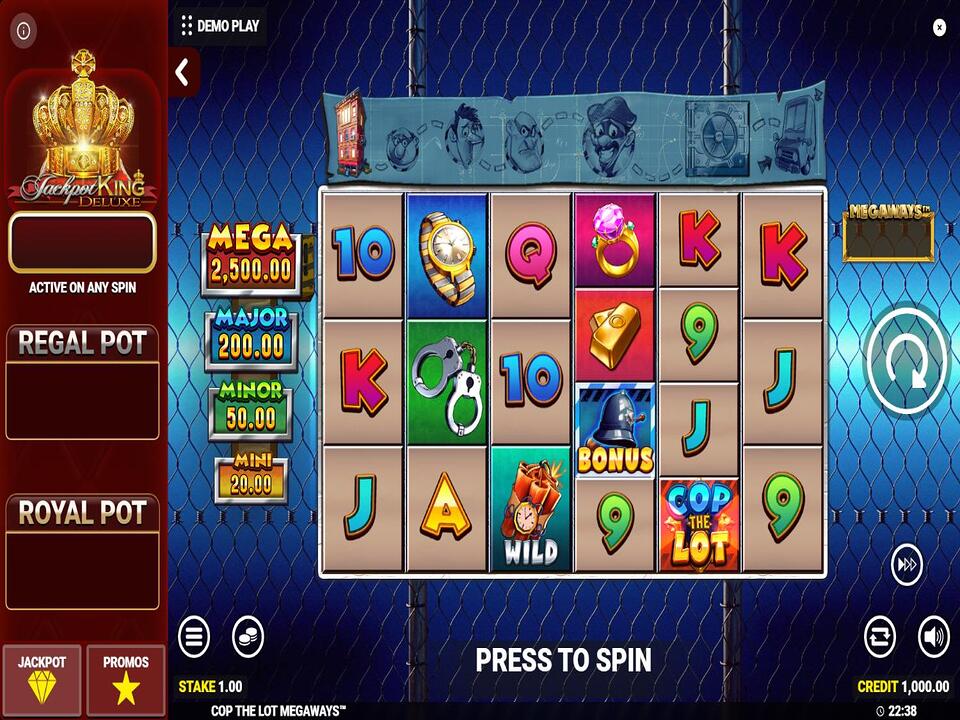The height and width of the screenshot is (720, 960).
Task: Open the hamburger game menu
Action: [x=194, y=636]
